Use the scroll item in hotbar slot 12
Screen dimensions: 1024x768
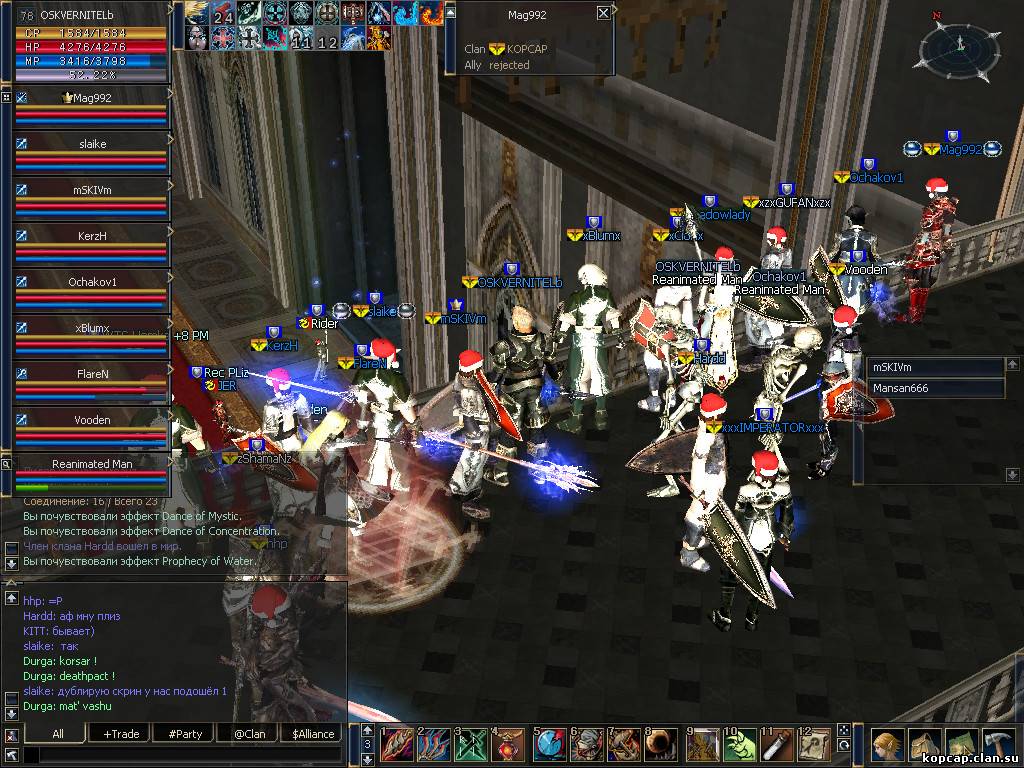pyautogui.click(x=812, y=745)
